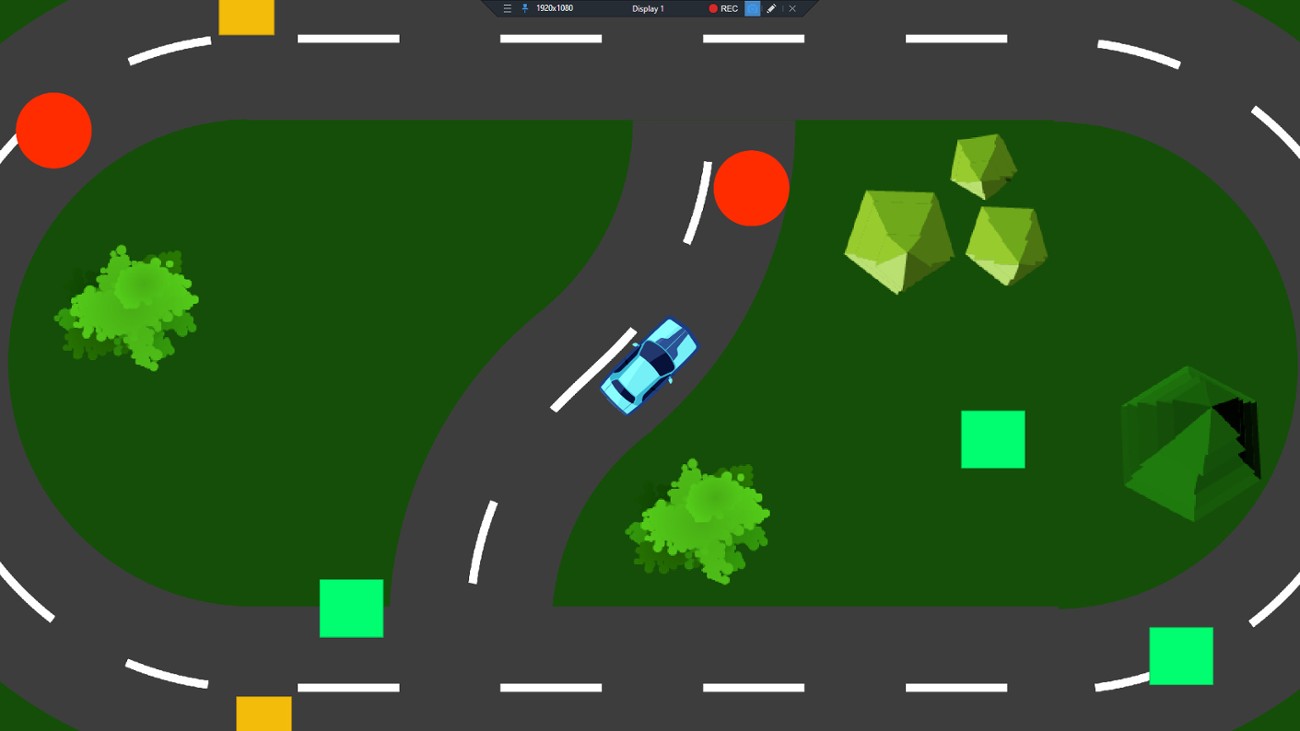Close the recorder toolbar with the X
This screenshot has height=731, width=1300.
792,8
